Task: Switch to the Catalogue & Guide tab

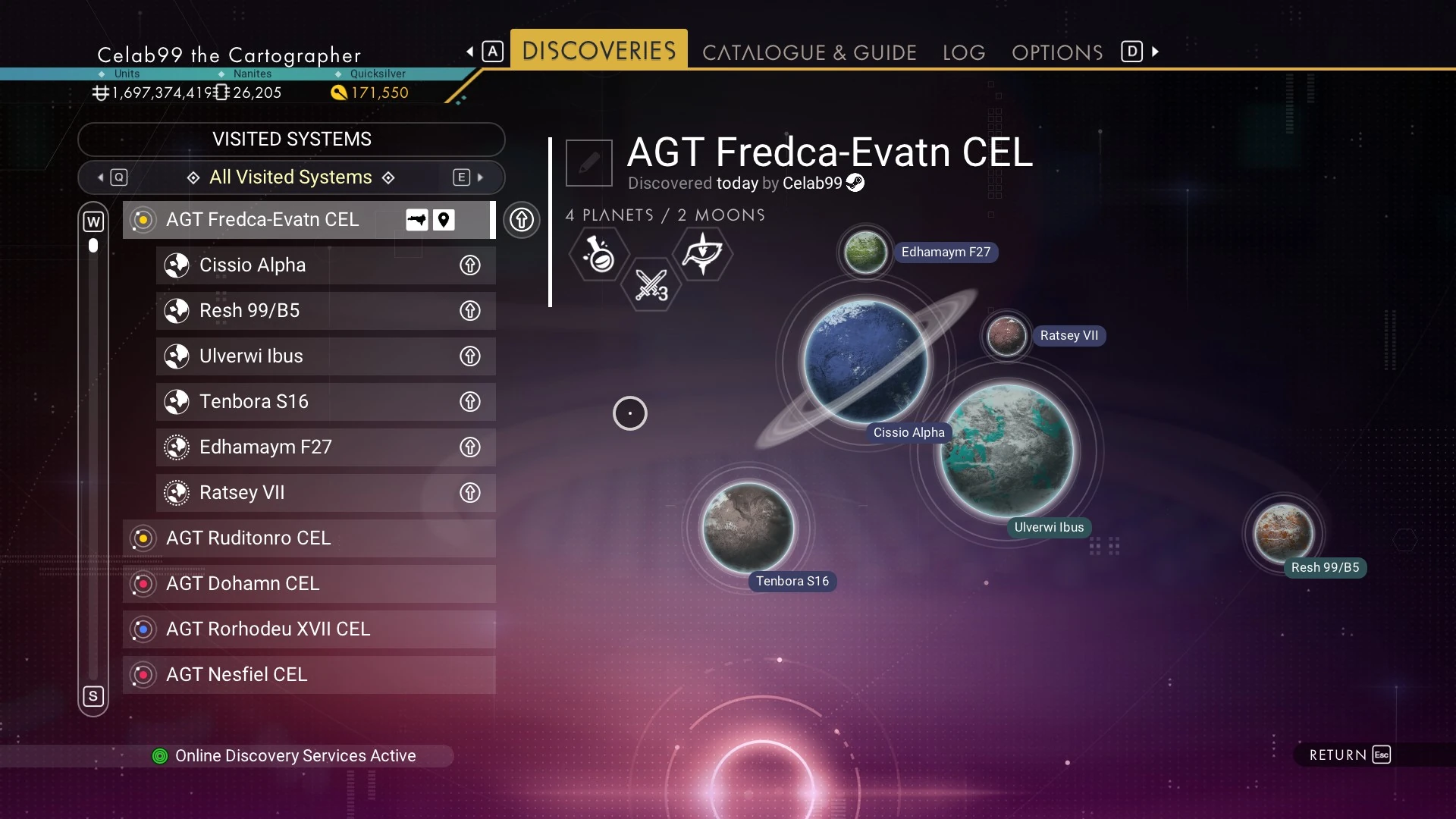Action: [x=809, y=52]
